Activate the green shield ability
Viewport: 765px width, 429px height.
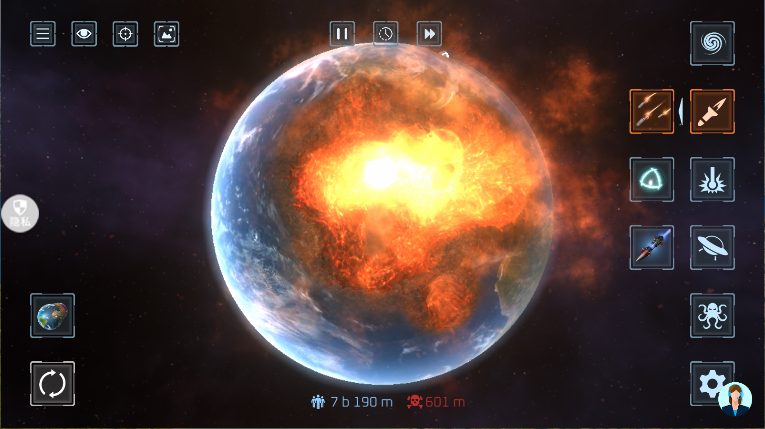pos(652,179)
